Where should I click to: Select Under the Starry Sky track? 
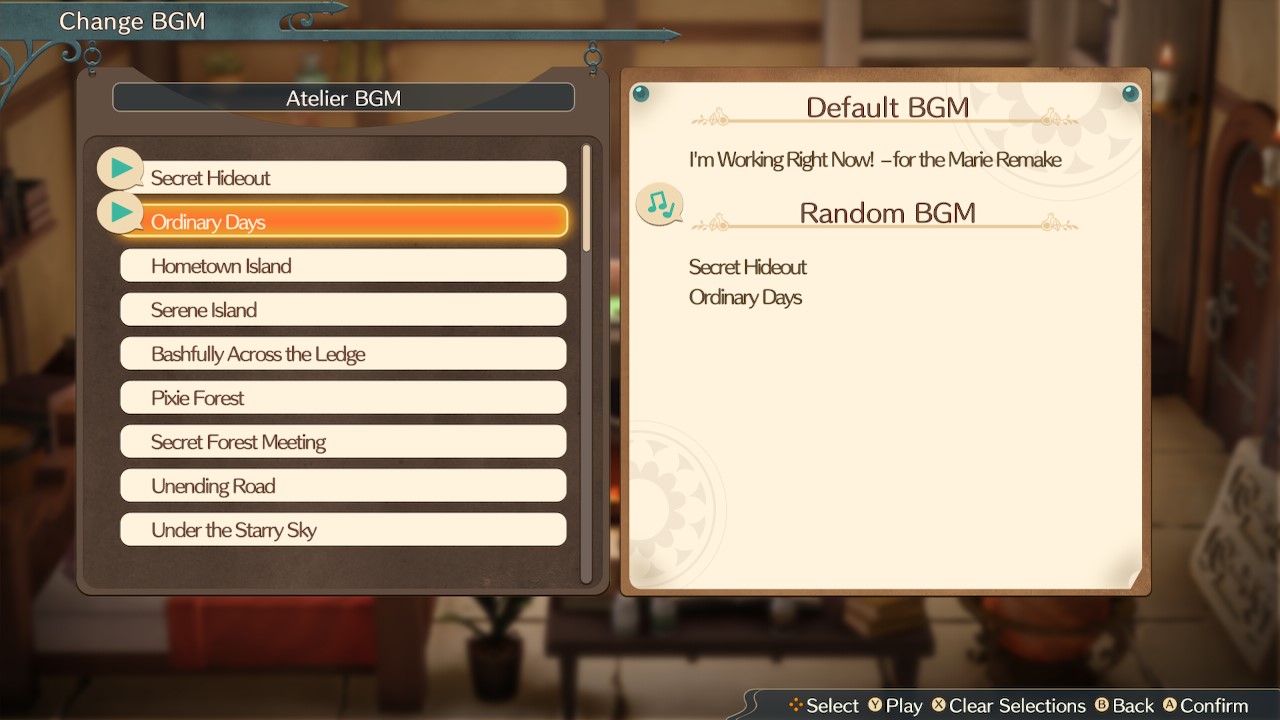[343, 529]
